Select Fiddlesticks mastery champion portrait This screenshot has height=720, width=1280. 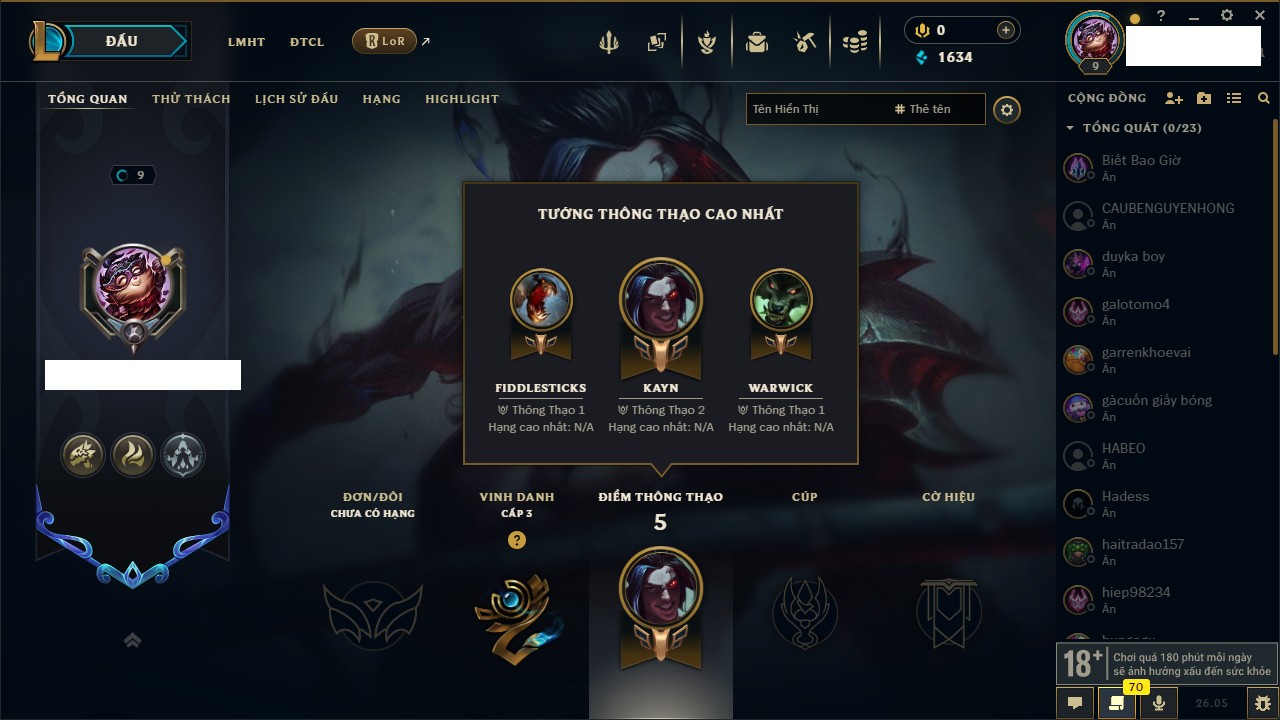click(541, 300)
